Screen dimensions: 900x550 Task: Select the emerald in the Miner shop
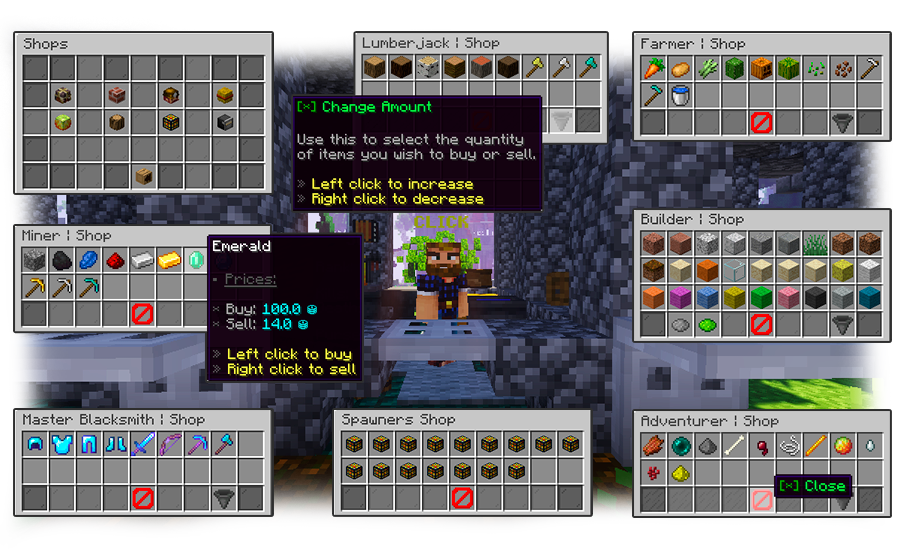(196, 260)
